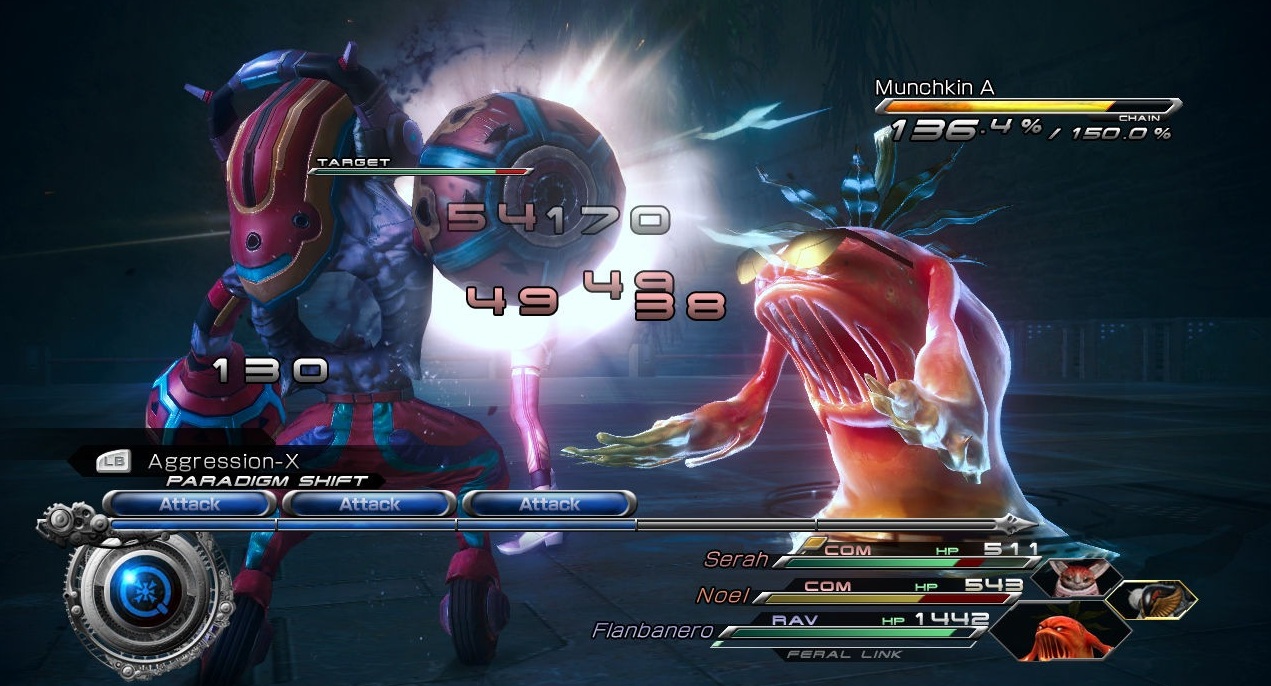Select the Munchkin A enemy name panel

coord(934,88)
